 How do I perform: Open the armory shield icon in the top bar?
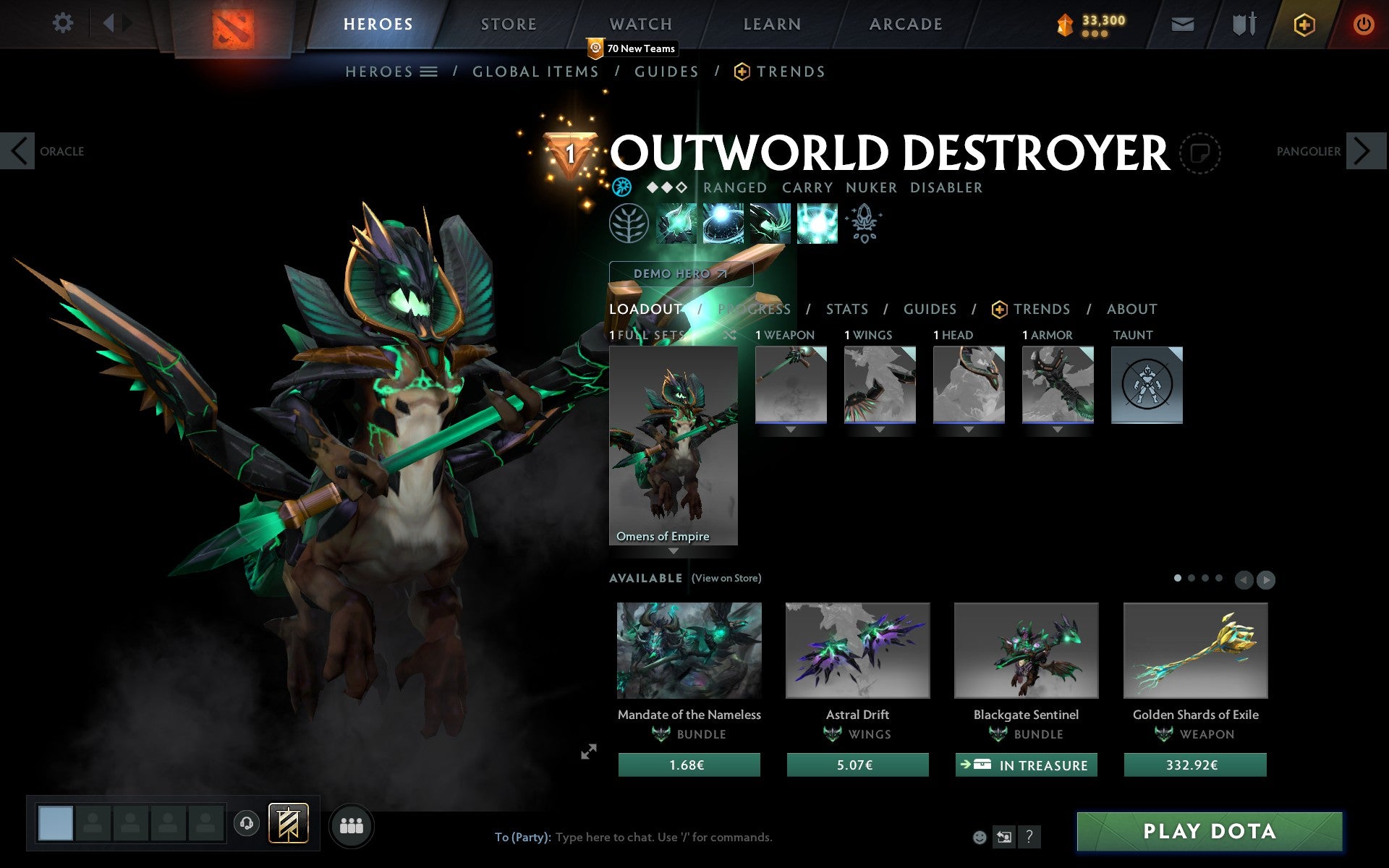(1240, 23)
